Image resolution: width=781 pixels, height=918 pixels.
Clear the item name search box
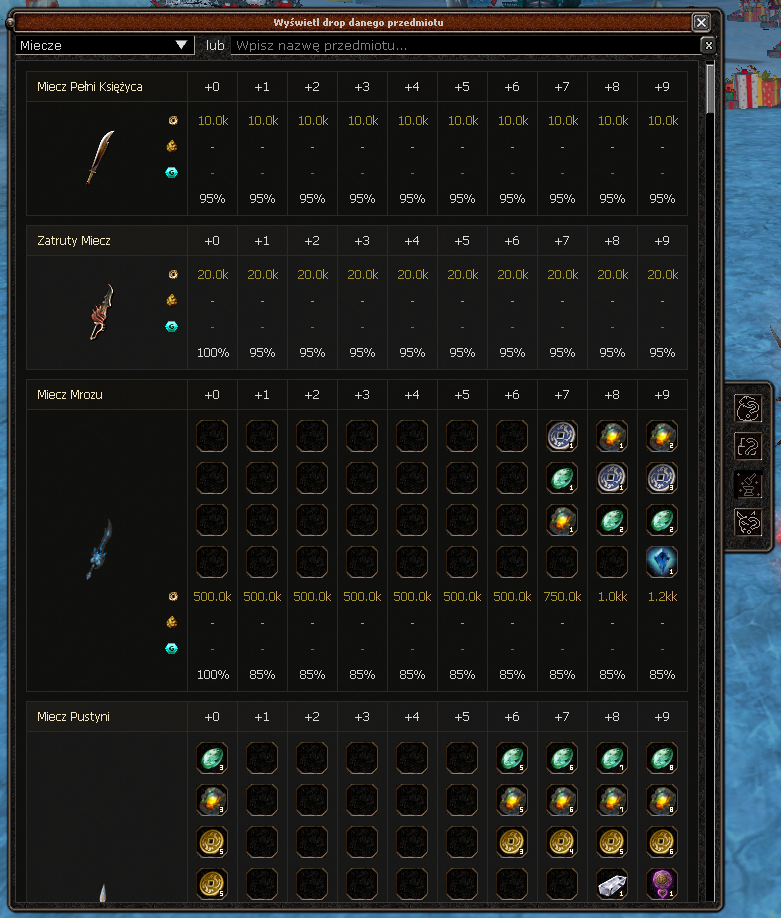[x=708, y=45]
